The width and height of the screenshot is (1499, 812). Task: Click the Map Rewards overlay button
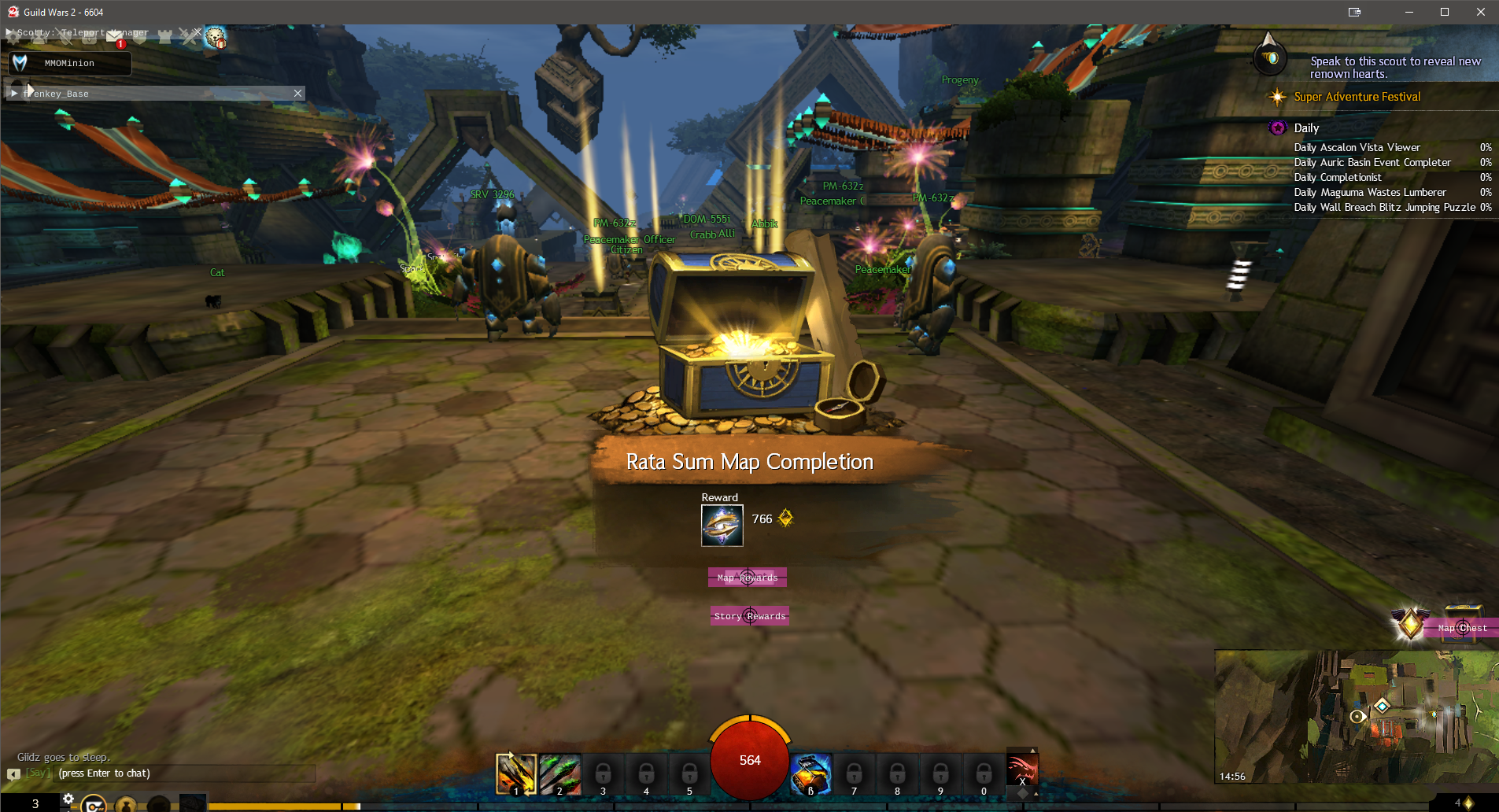(747, 578)
